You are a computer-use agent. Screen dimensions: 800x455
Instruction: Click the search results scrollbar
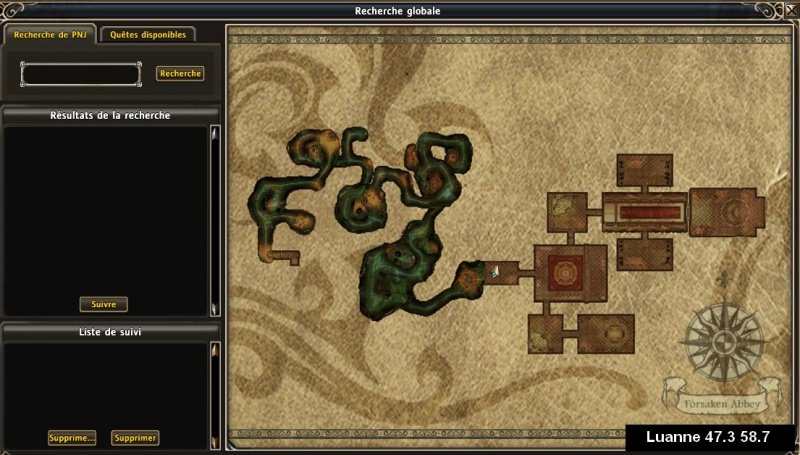(213, 220)
